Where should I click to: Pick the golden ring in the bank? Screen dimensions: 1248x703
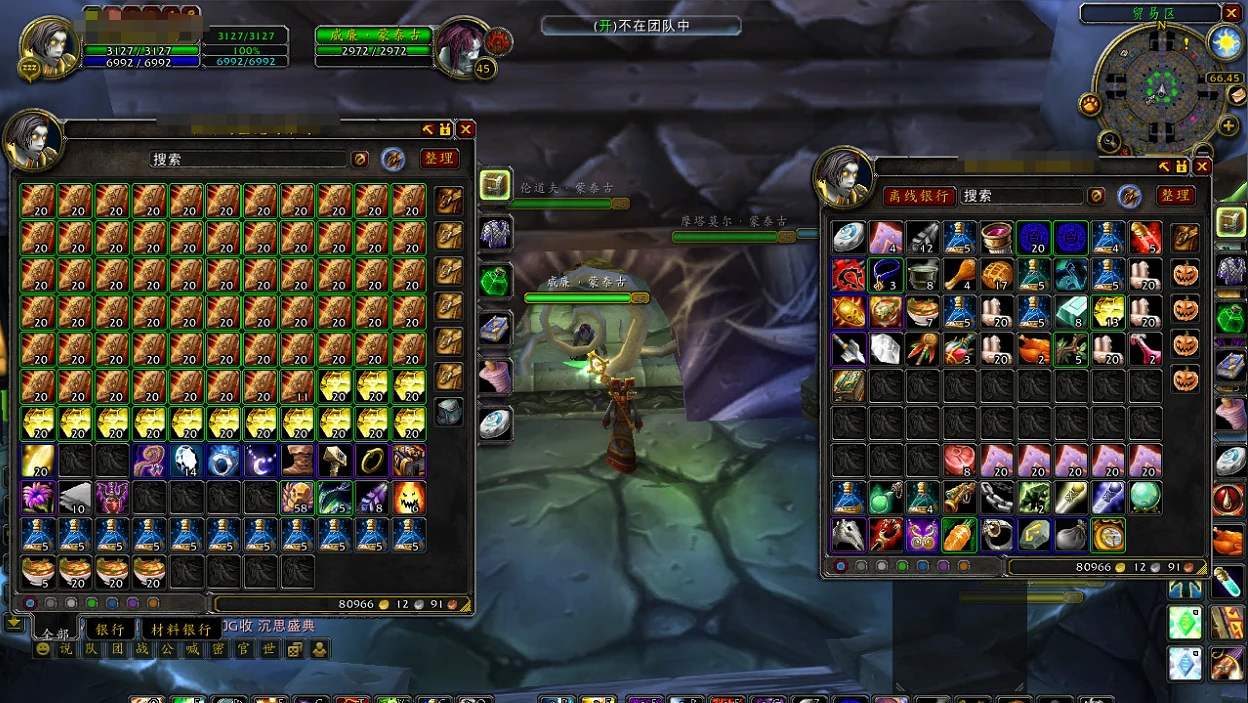click(371, 460)
